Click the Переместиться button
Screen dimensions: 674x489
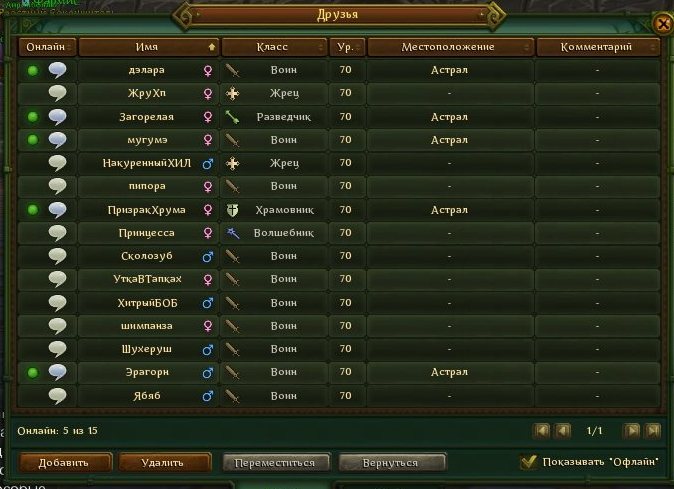pos(275,462)
